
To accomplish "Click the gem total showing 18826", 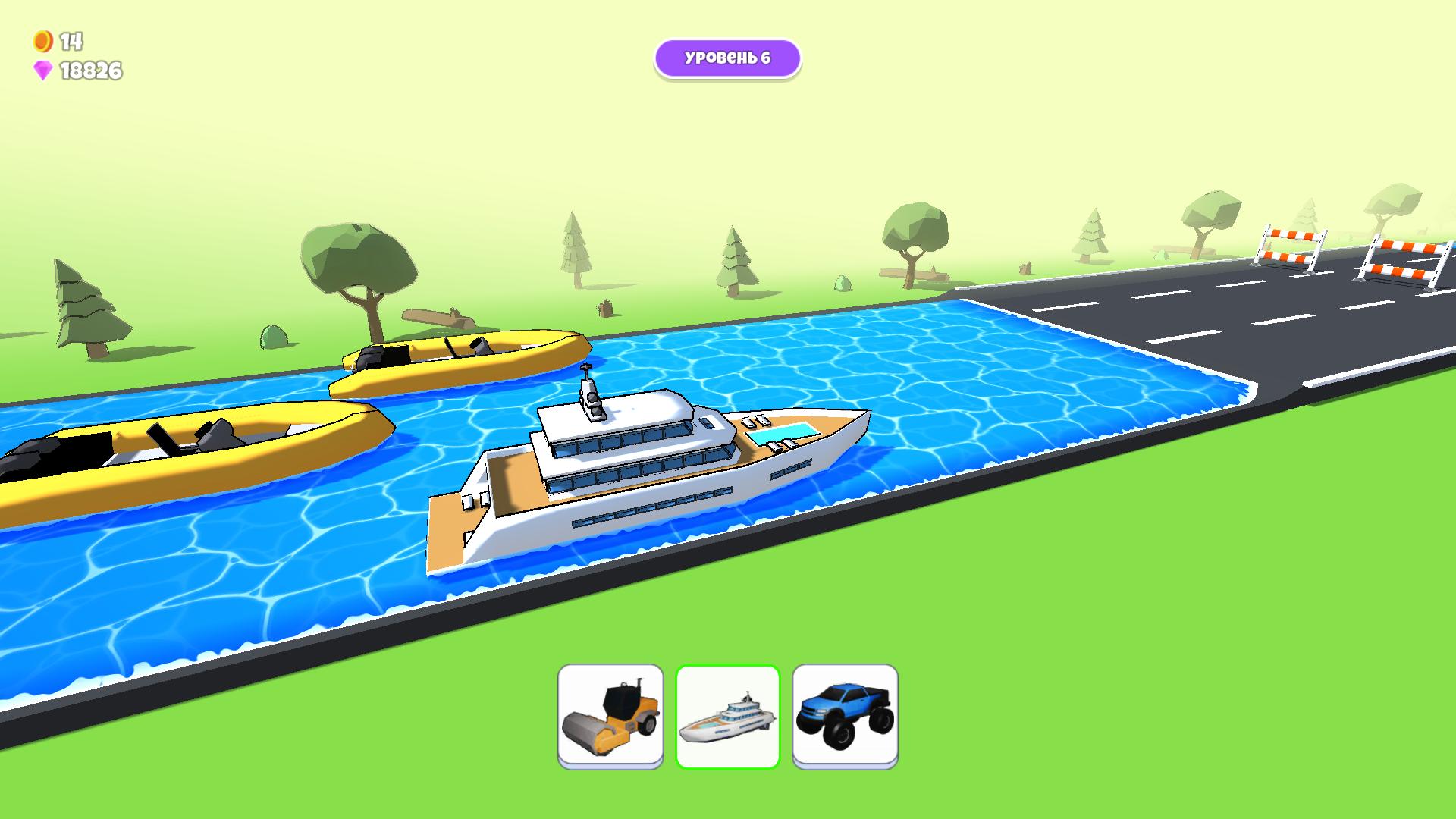I will coord(91,71).
